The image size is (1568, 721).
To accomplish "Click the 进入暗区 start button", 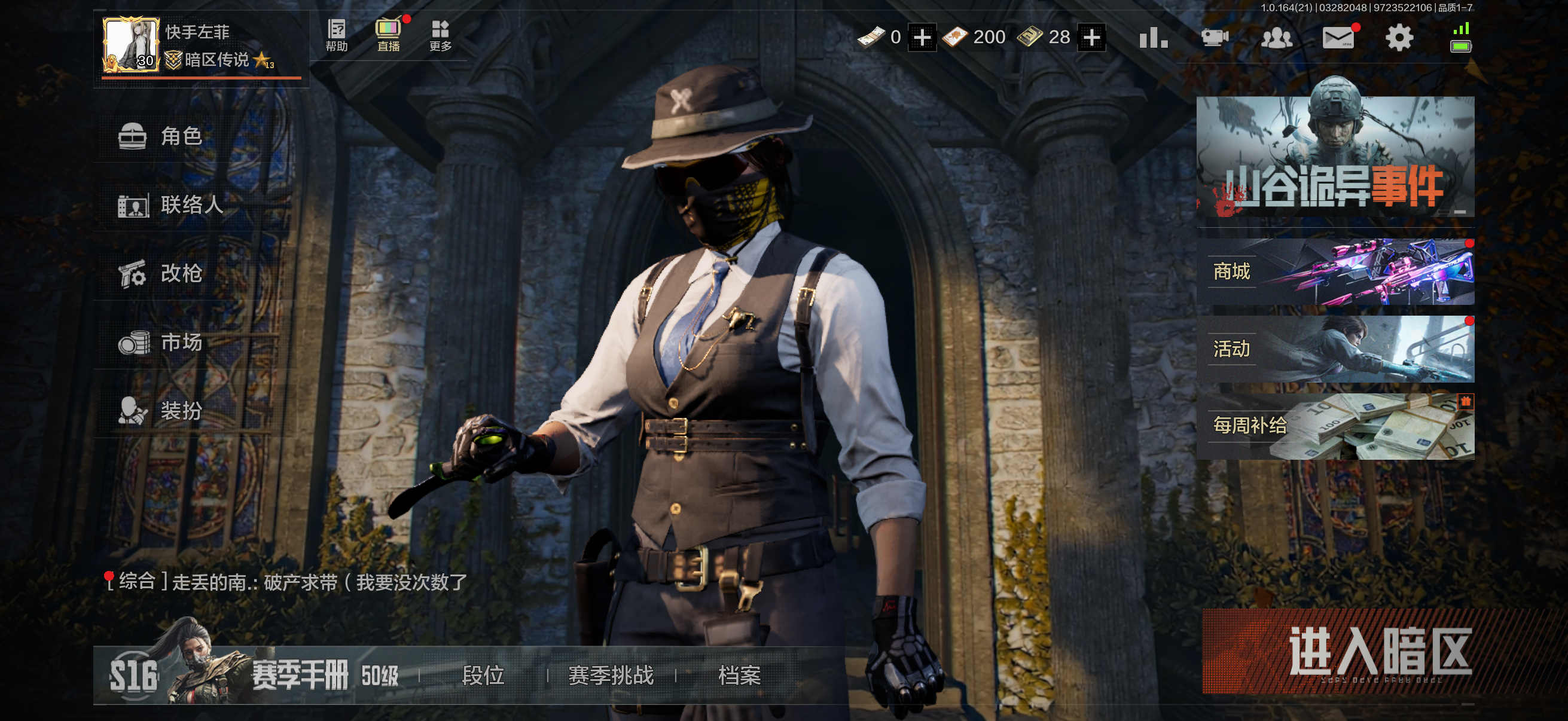I will (x=1378, y=652).
